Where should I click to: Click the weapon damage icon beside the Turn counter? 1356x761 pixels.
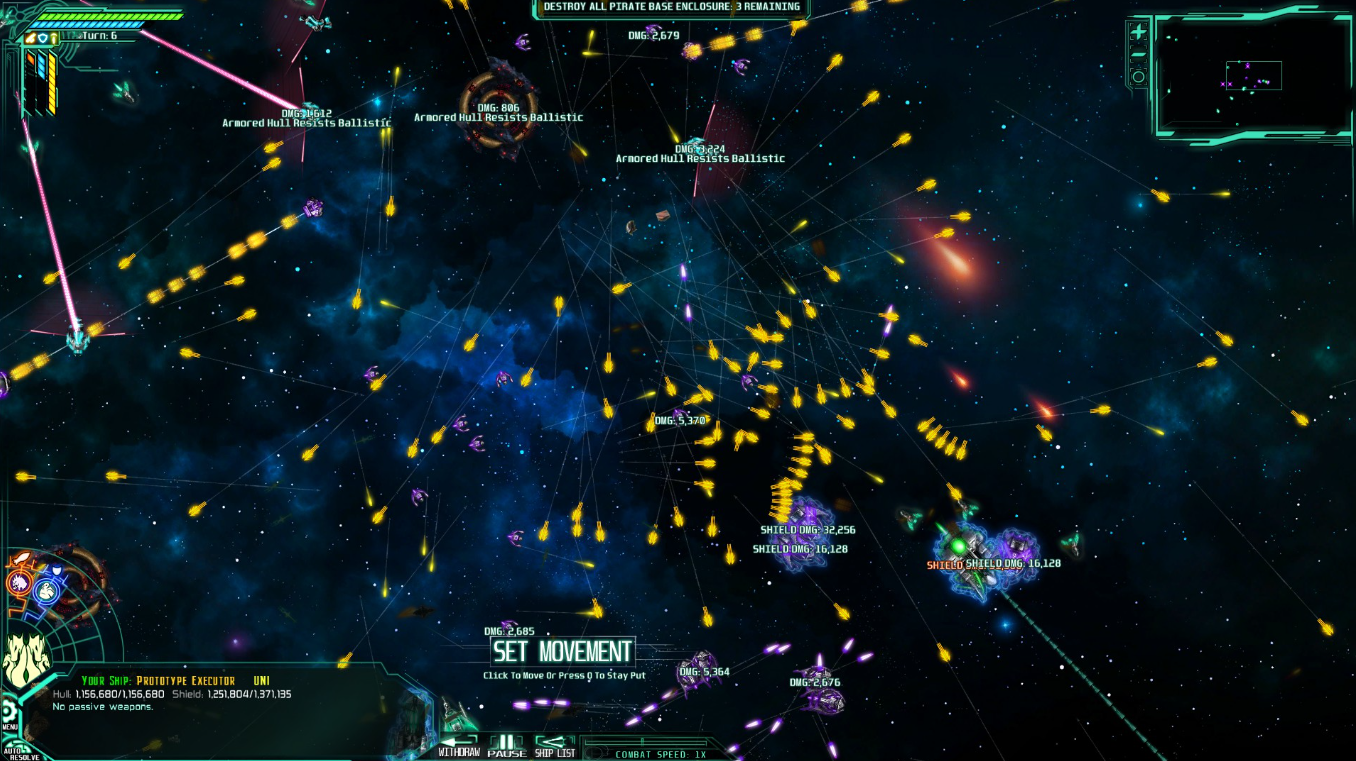pos(31,38)
